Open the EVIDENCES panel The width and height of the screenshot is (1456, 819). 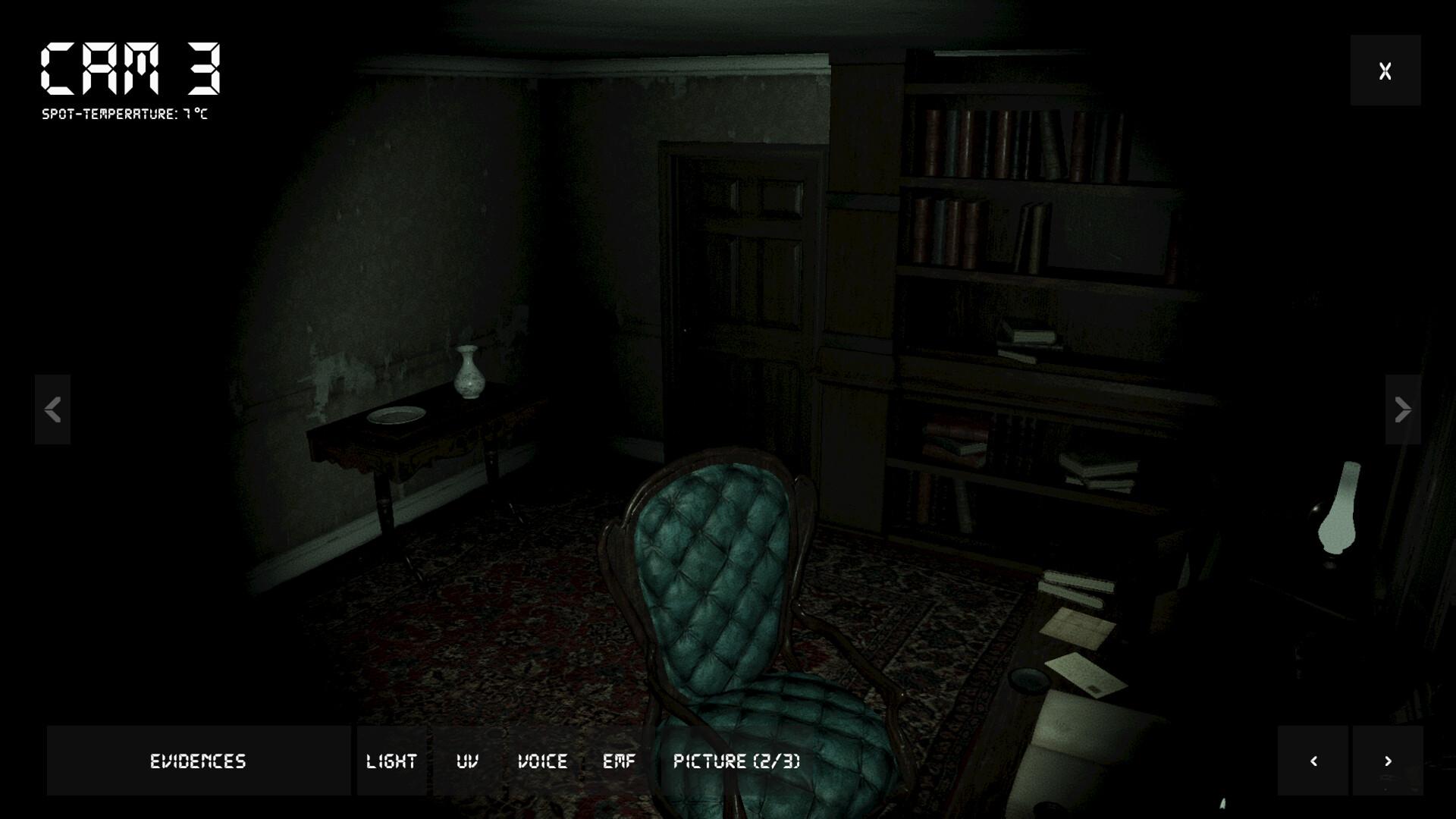198,761
